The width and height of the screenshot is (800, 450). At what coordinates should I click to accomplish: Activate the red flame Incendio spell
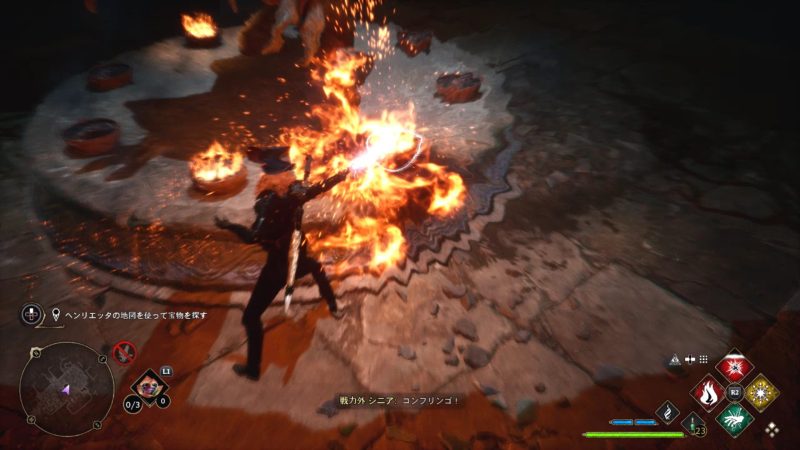[708, 392]
